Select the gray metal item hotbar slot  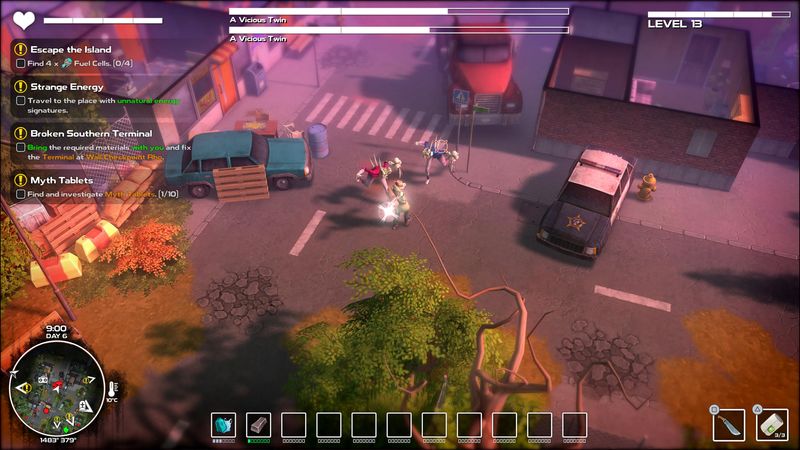tap(258, 424)
